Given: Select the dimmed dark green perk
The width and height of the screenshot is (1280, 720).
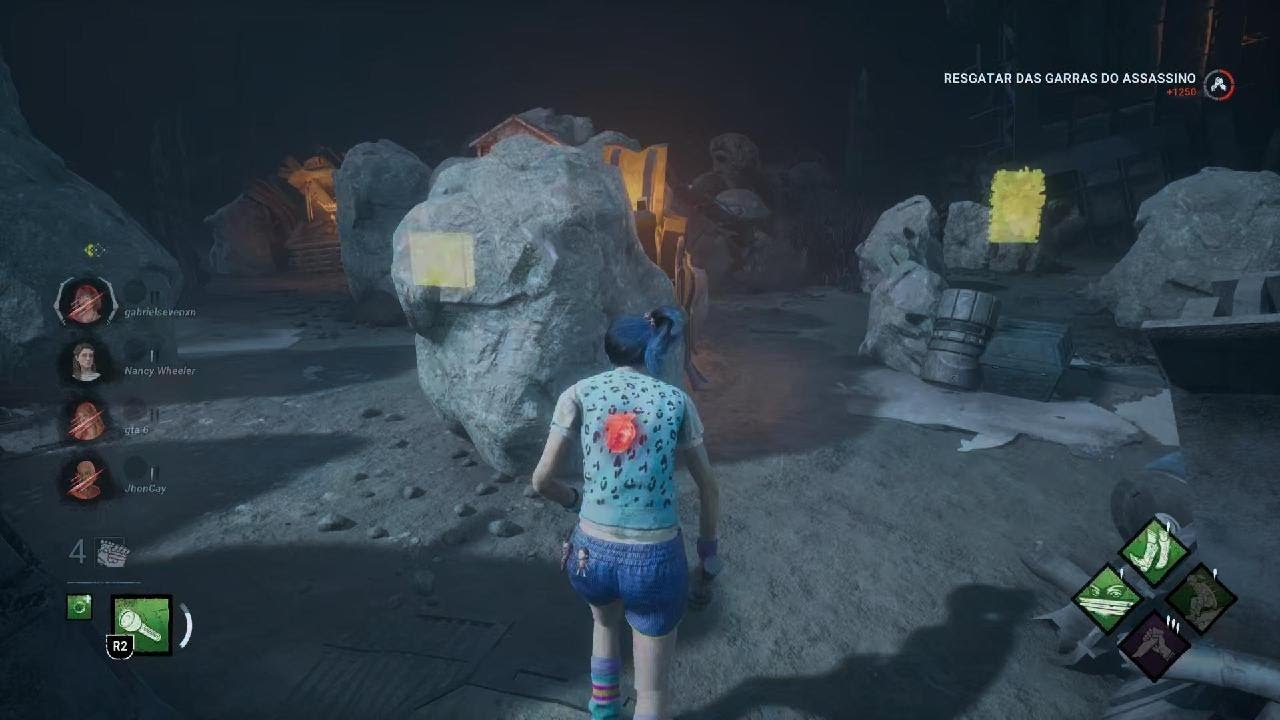Looking at the screenshot, I should coord(1201,598).
